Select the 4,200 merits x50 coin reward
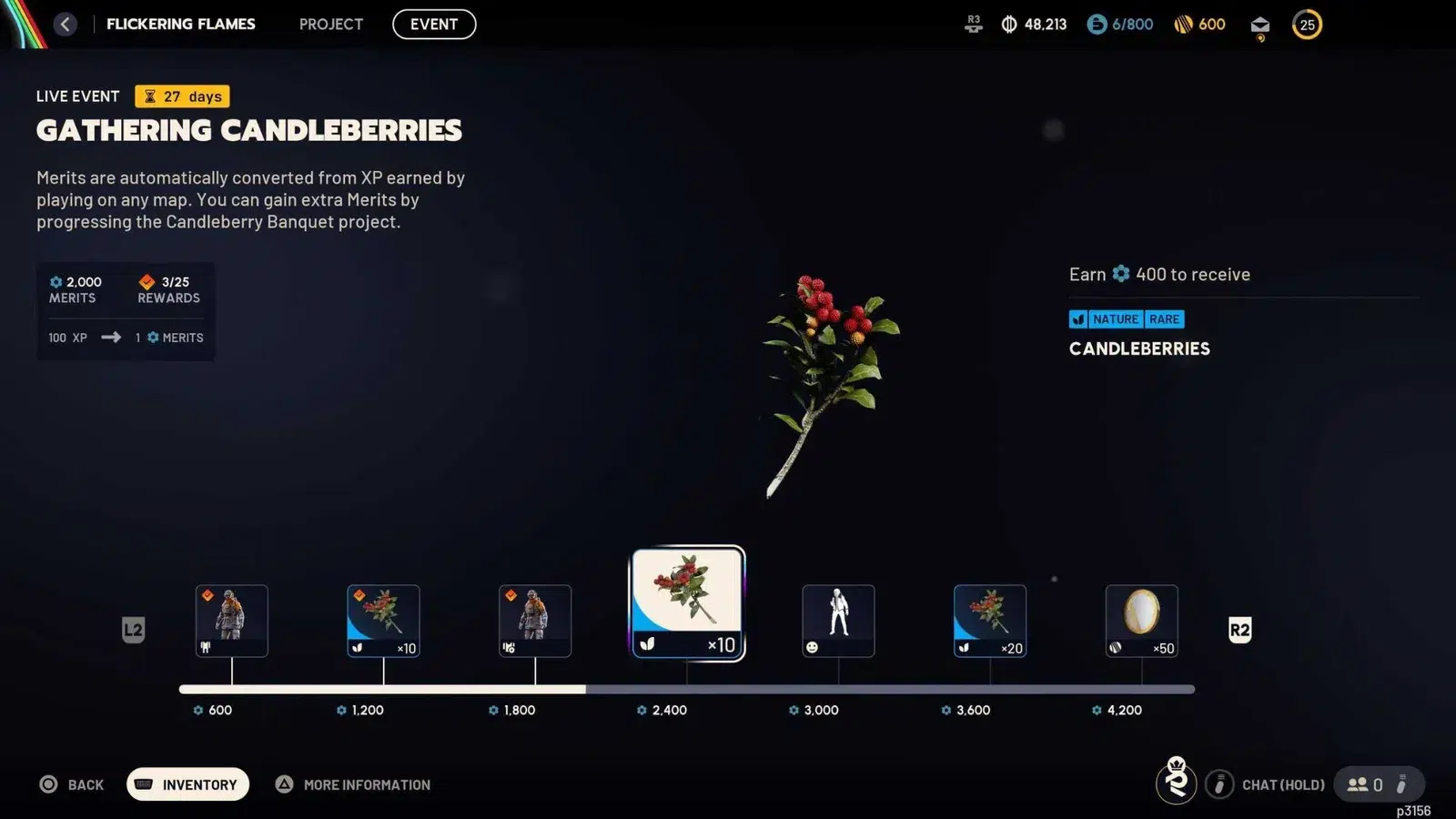 coord(1141,621)
